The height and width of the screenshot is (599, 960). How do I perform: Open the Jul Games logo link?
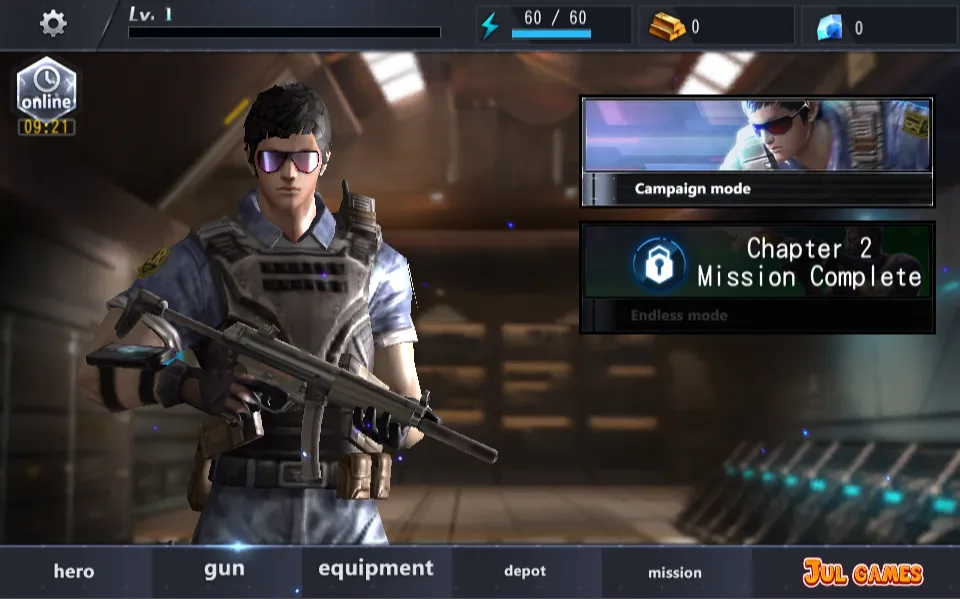tap(862, 572)
